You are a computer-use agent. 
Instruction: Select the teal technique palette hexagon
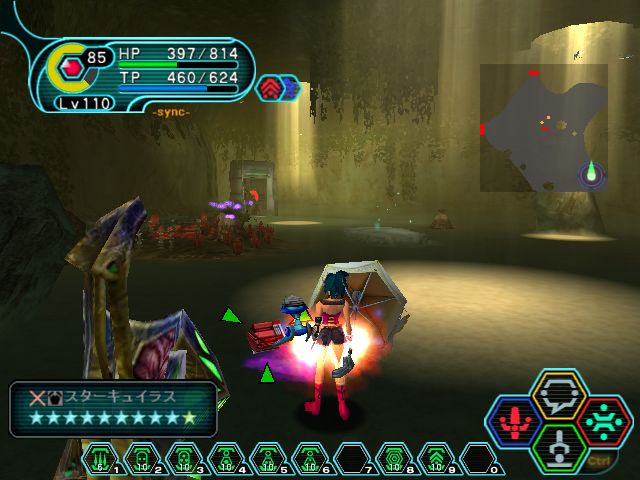(603, 422)
